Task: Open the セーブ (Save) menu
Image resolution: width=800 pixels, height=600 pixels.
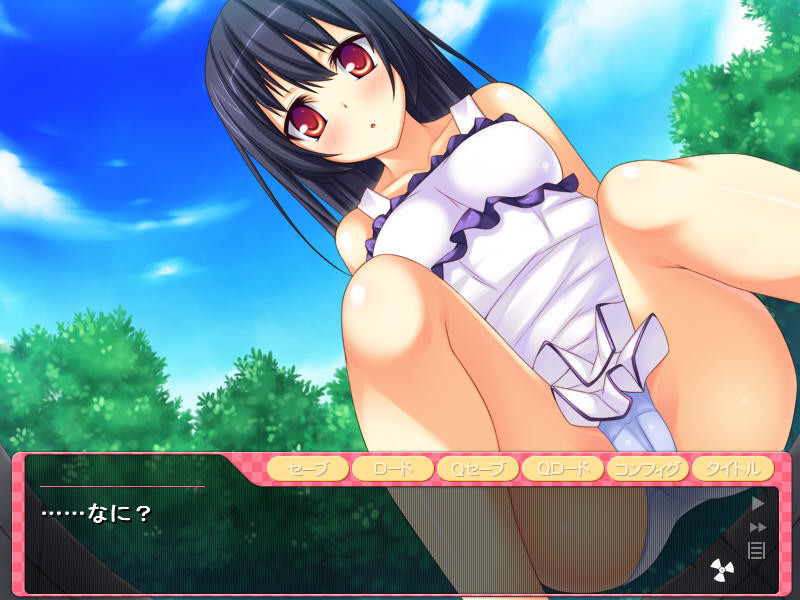Action: click(307, 468)
